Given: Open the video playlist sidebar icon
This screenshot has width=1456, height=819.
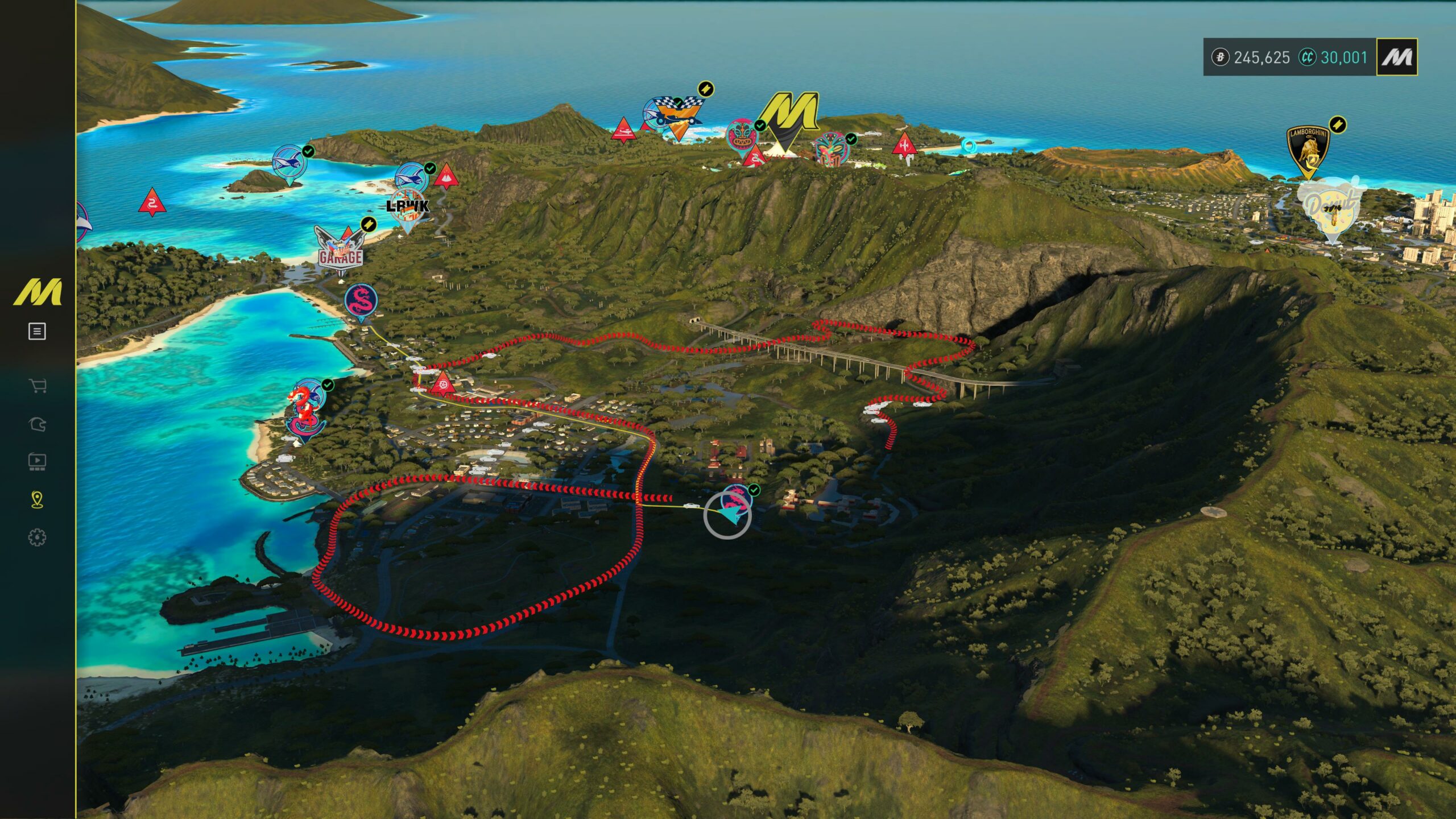Looking at the screenshot, I should [37, 461].
